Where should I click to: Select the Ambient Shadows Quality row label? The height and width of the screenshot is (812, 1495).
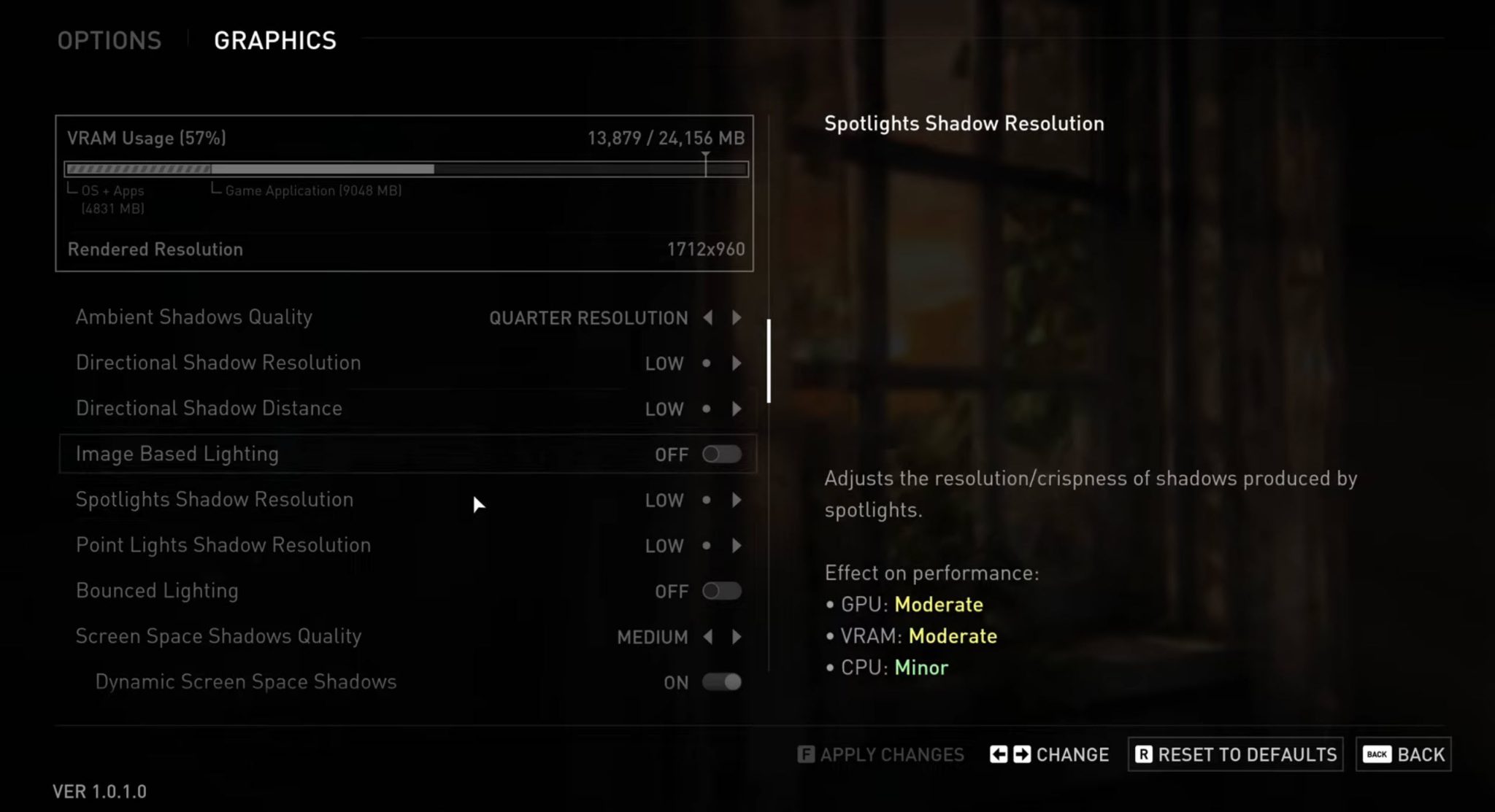(x=194, y=317)
